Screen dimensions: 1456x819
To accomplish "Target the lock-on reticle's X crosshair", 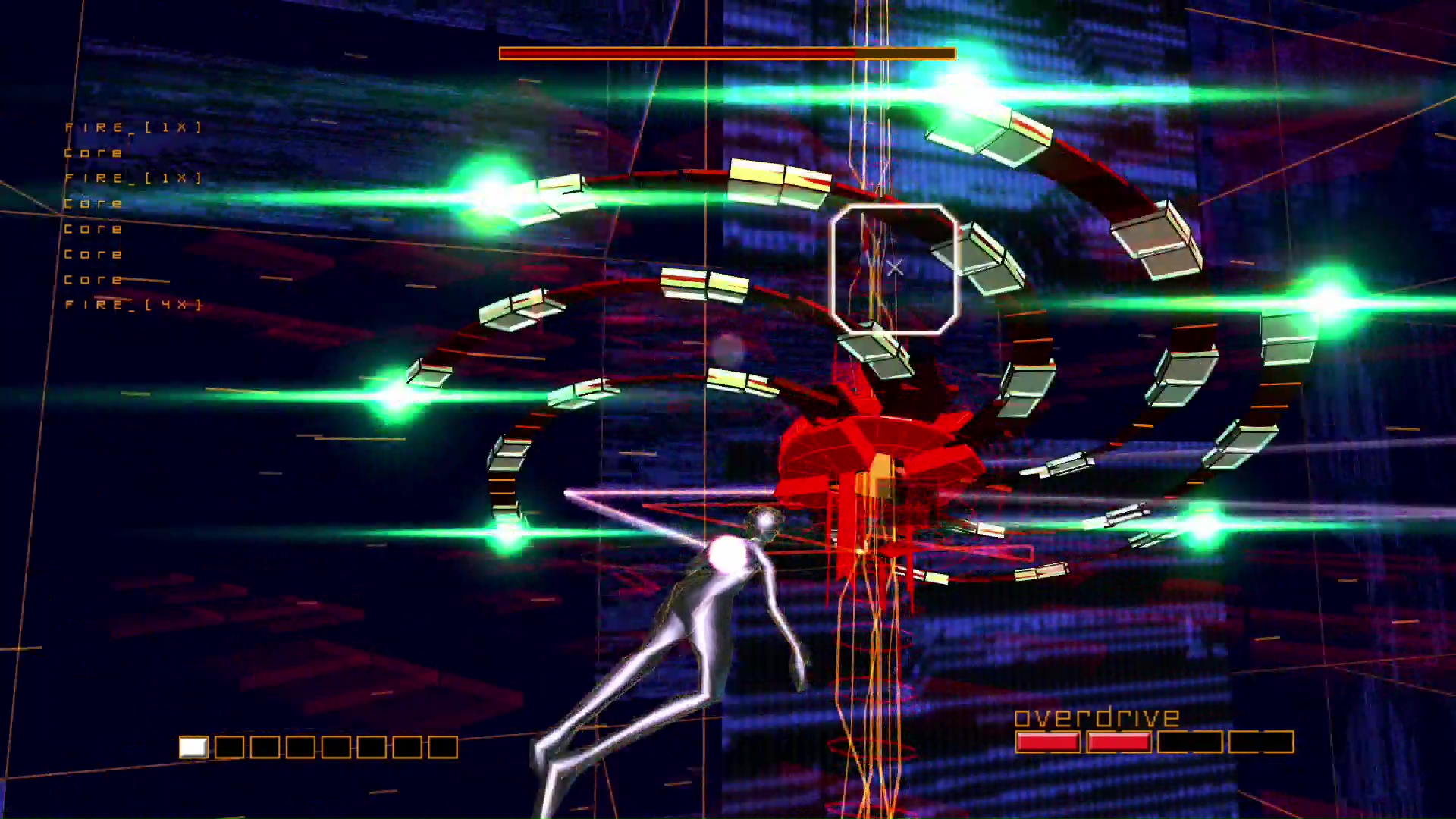I will coord(895,267).
